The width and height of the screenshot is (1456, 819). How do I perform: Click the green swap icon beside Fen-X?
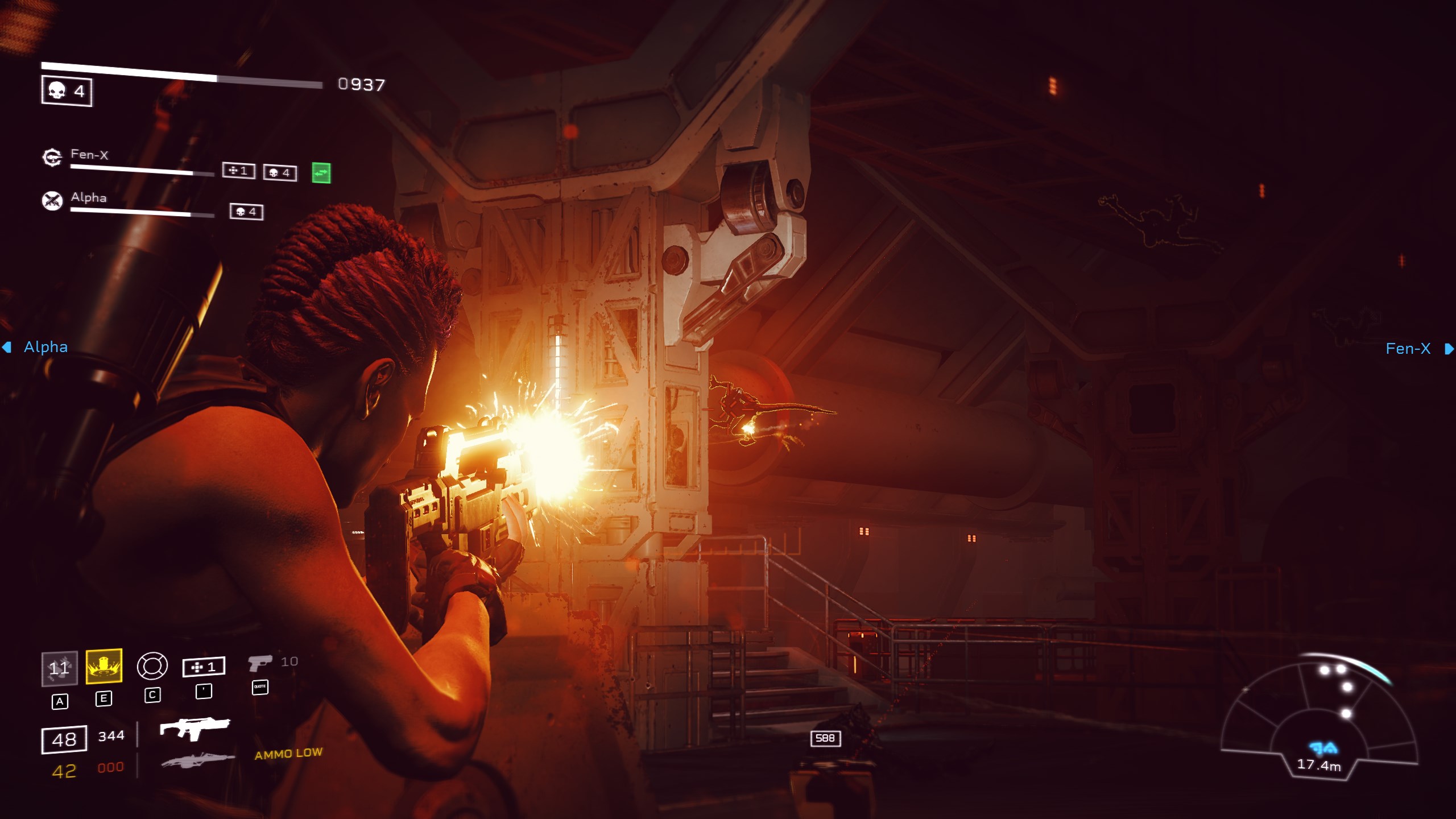click(x=321, y=173)
